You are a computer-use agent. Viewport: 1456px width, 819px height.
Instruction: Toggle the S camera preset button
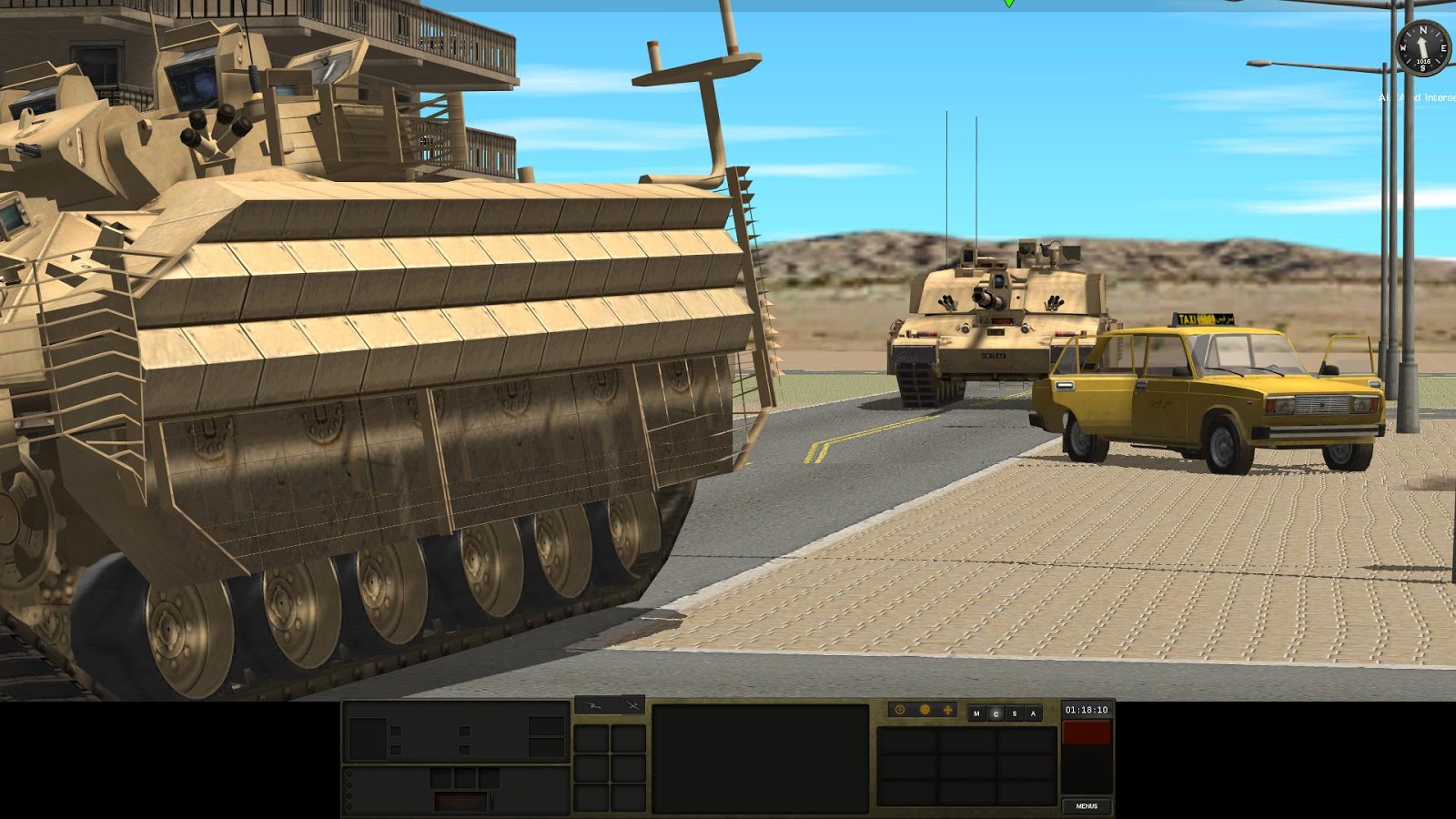[x=1013, y=713]
